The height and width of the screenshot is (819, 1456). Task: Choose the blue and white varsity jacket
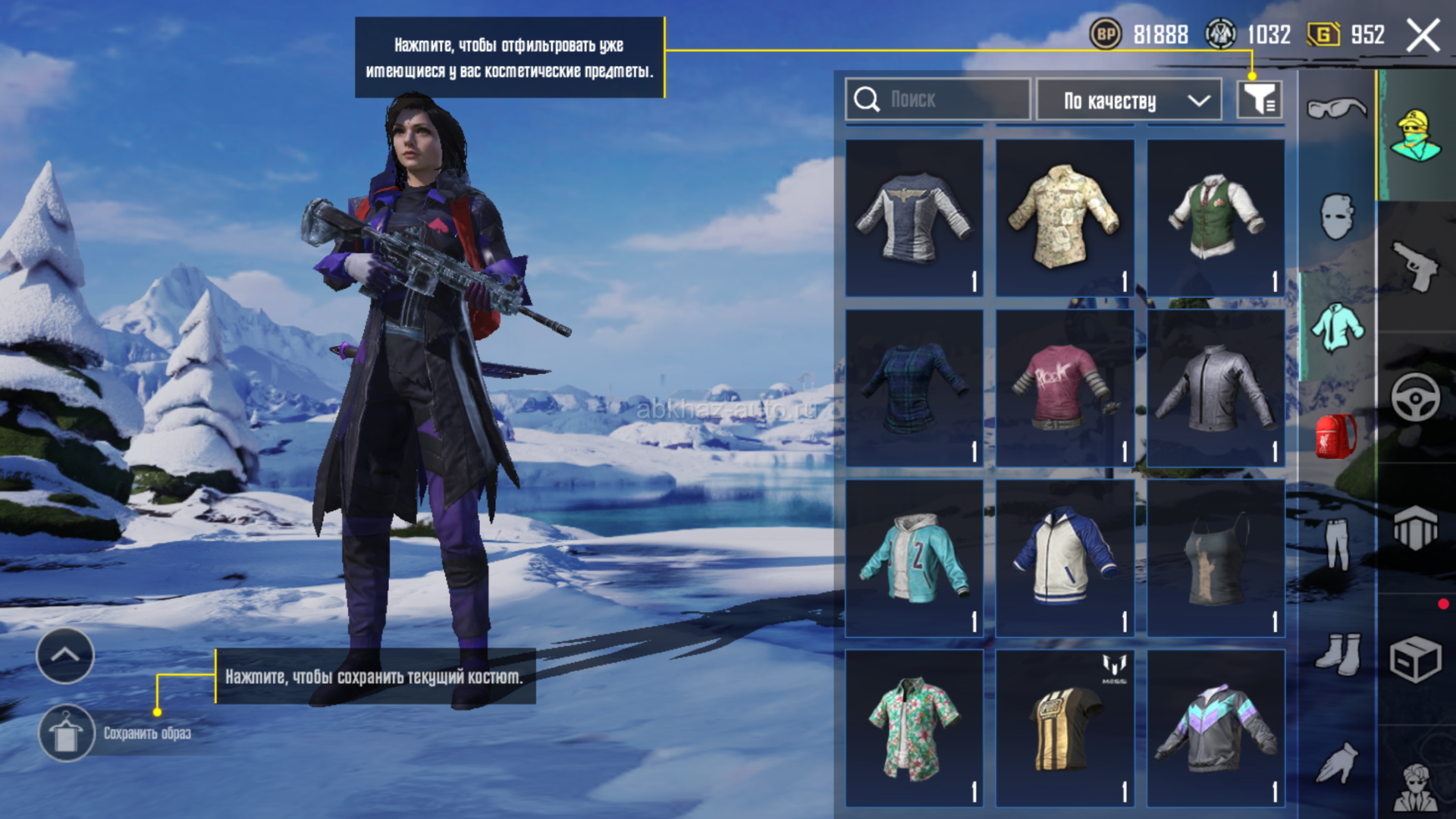pyautogui.click(x=1065, y=558)
